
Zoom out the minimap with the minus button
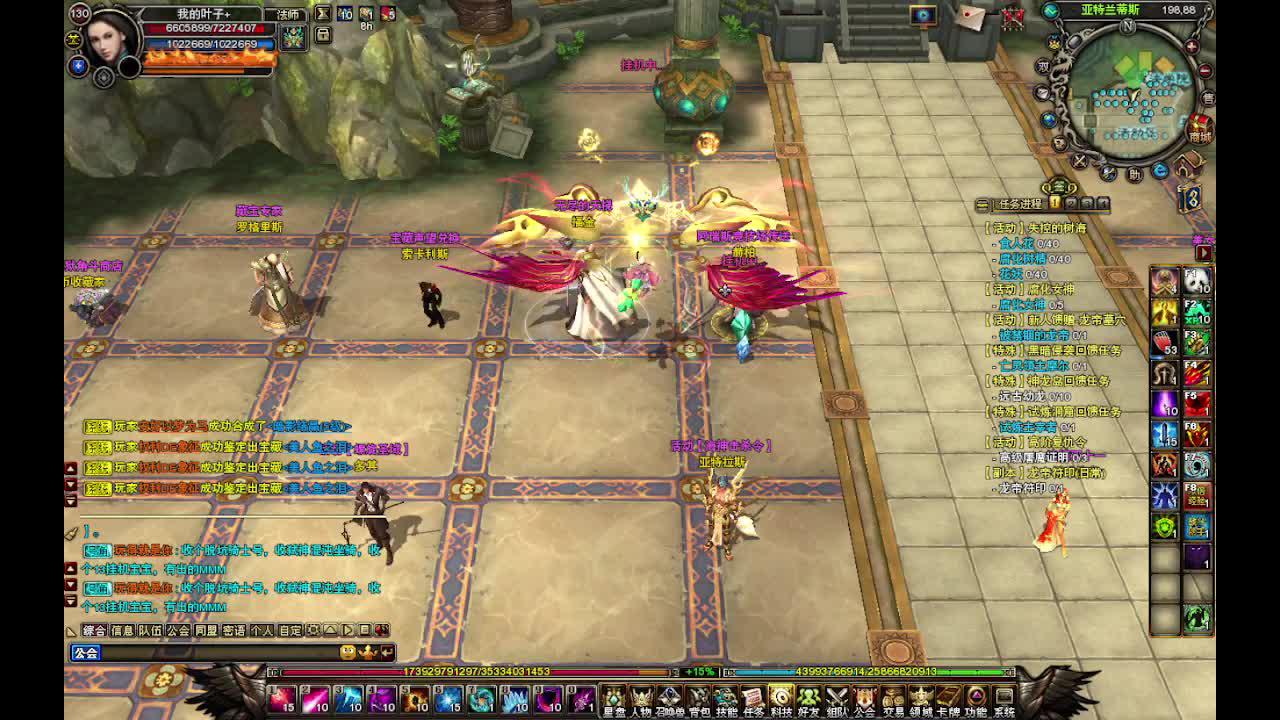1204,70
